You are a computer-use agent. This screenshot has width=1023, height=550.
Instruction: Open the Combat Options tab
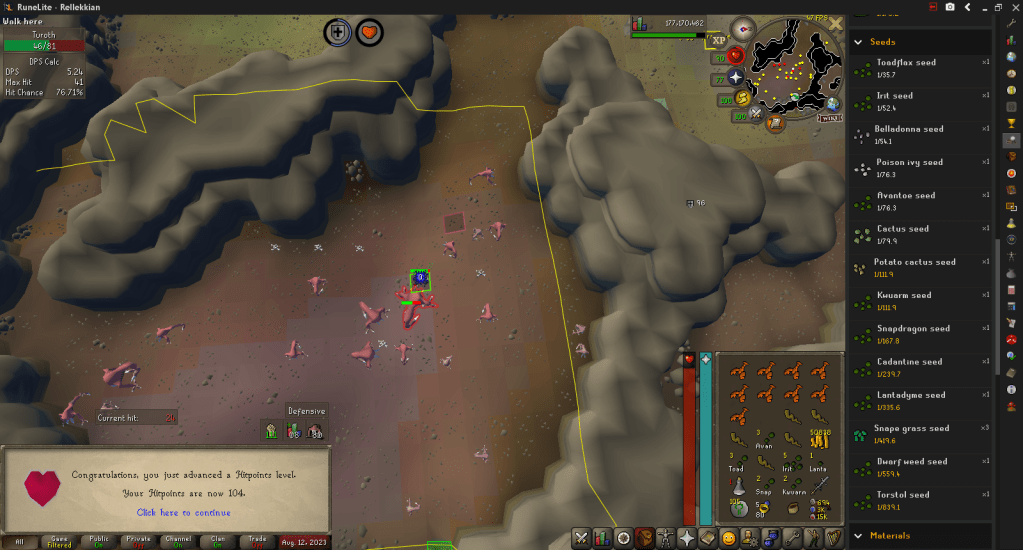pos(581,538)
